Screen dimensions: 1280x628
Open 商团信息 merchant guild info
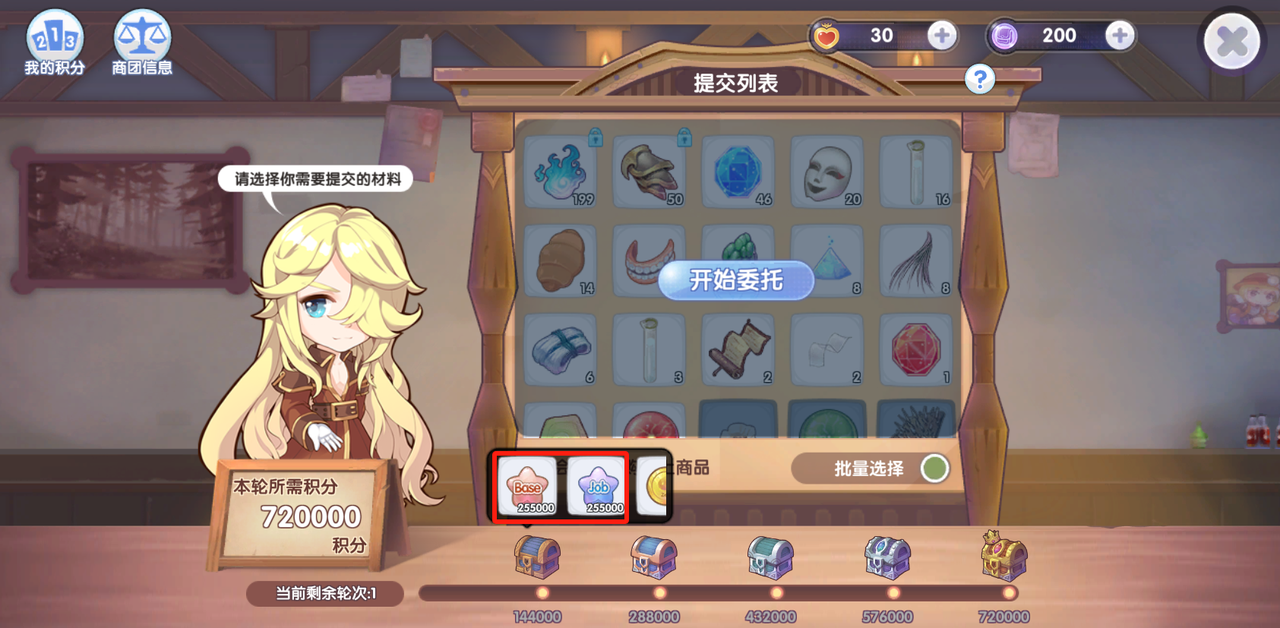[x=142, y=43]
